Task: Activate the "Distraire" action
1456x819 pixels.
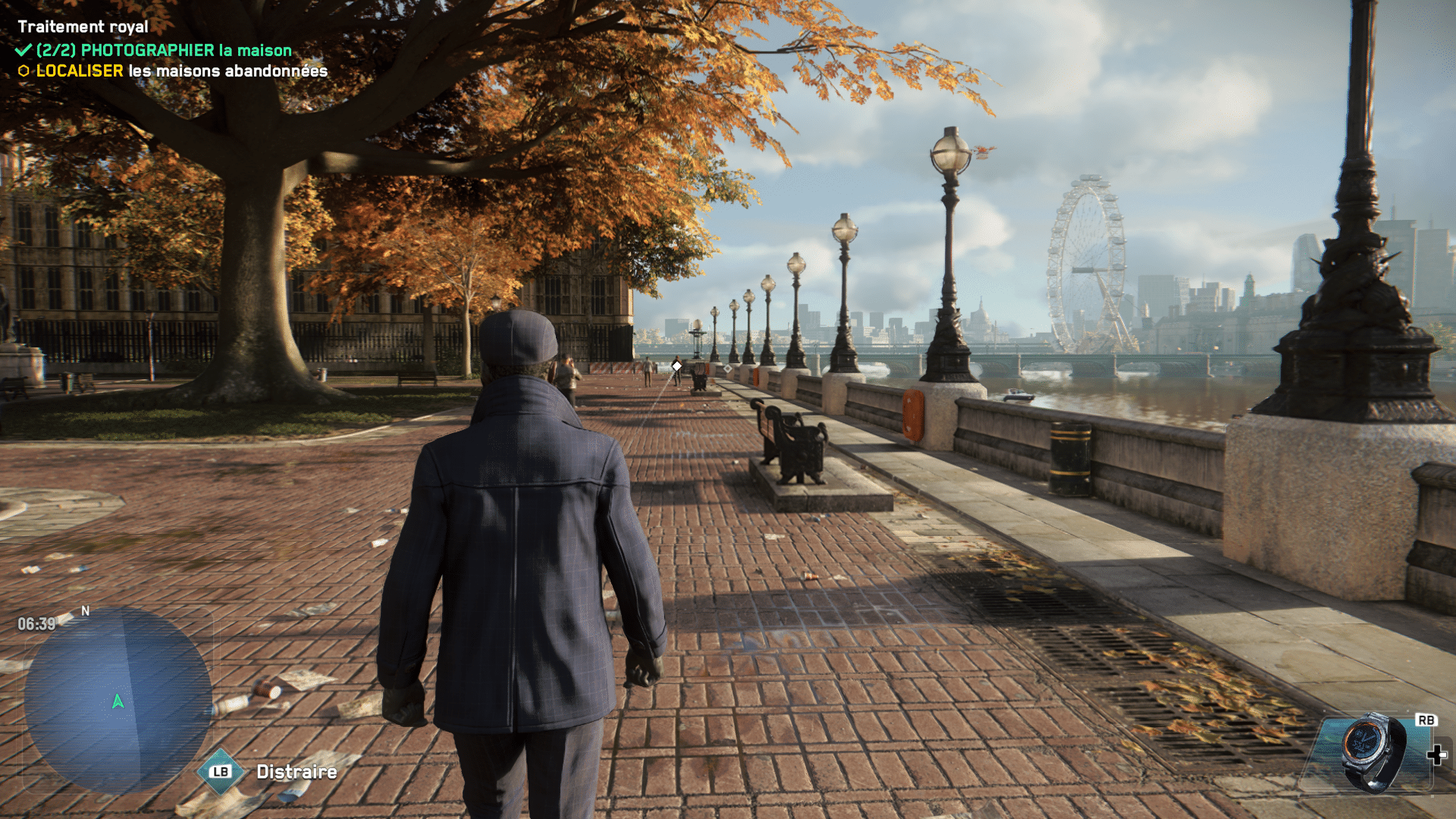Action: tap(296, 772)
